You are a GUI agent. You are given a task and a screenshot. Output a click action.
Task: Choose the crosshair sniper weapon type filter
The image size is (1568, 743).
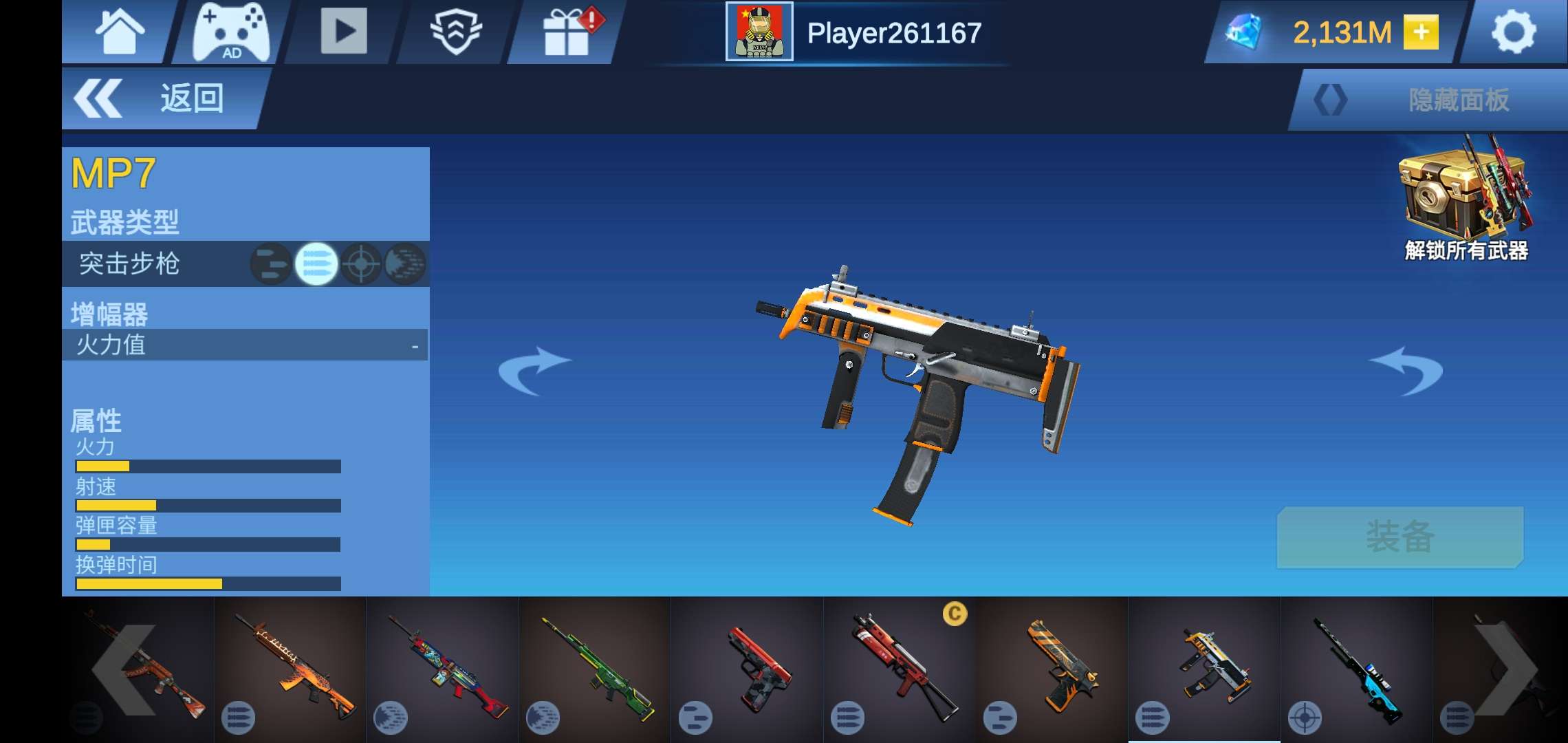point(361,263)
